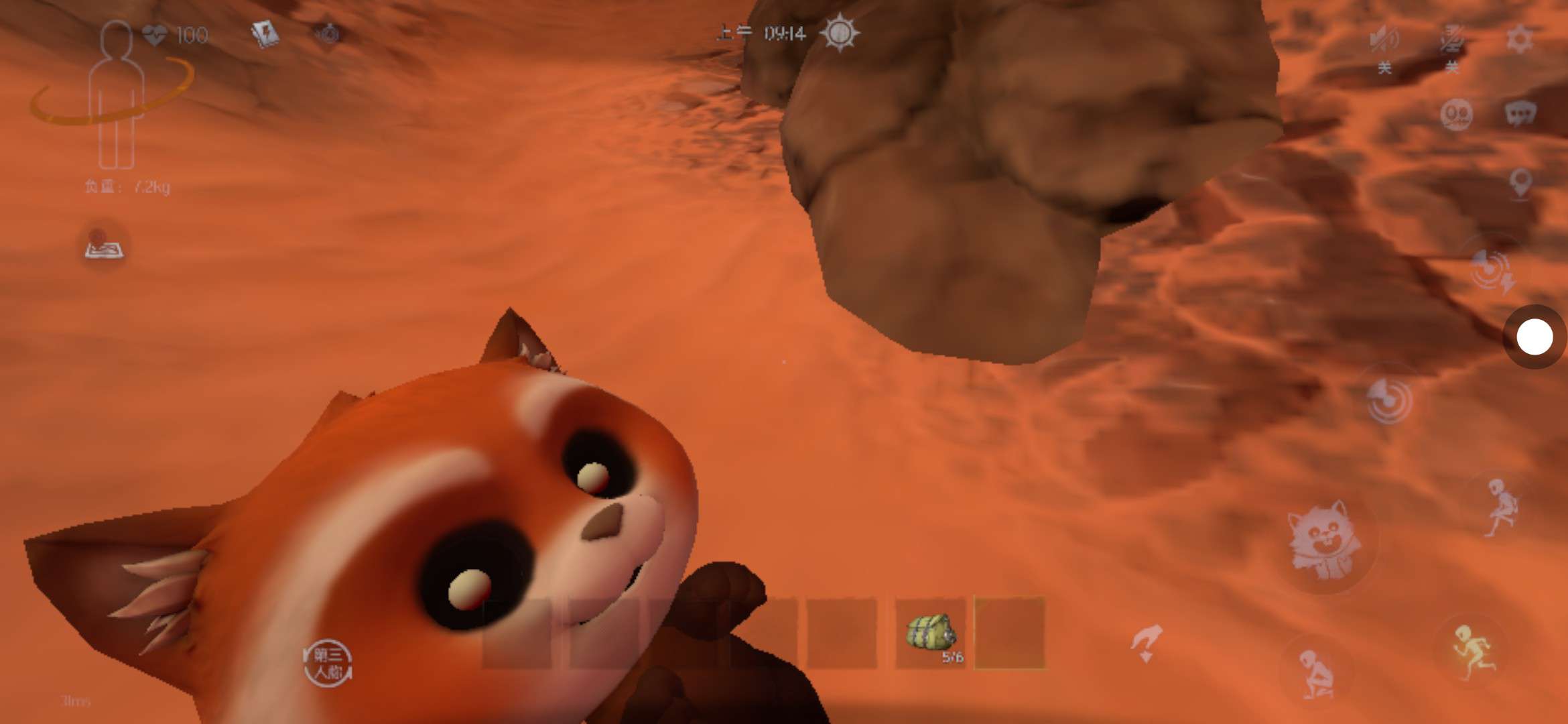
Task: Tap the location pin marker icon
Action: 1520,182
